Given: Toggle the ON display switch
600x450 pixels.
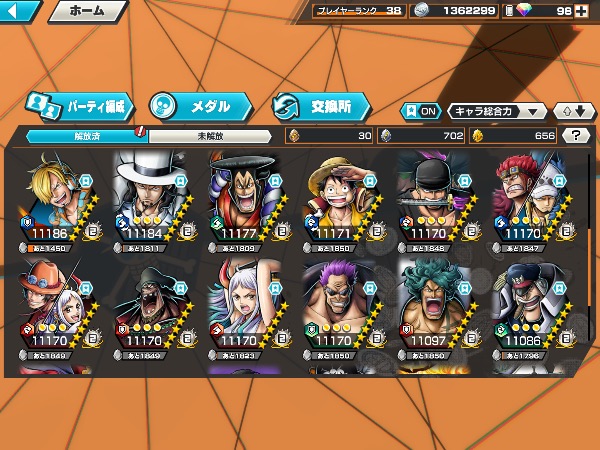Looking at the screenshot, I should [x=421, y=111].
